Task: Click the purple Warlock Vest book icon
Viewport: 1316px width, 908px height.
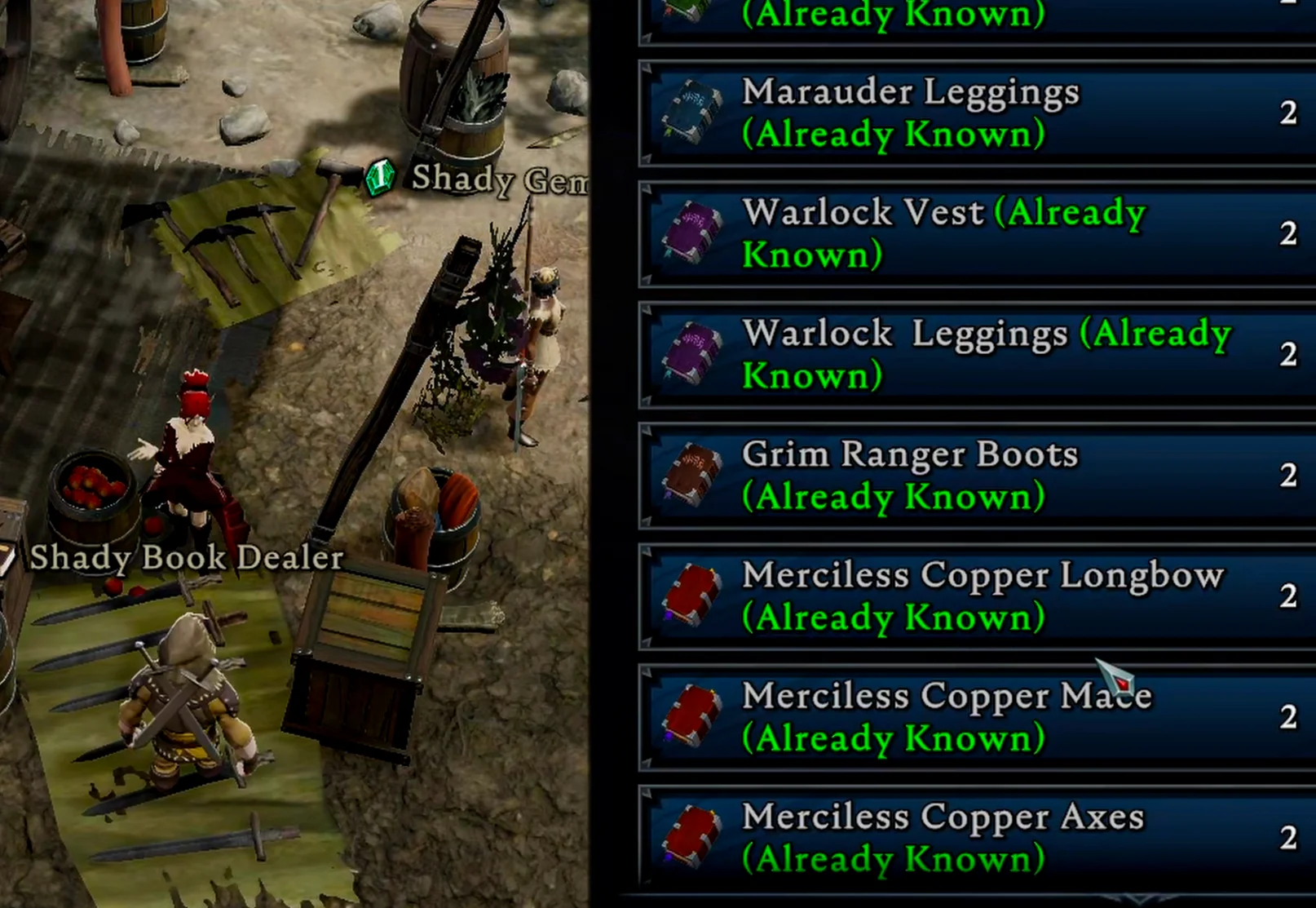Action: (692, 233)
